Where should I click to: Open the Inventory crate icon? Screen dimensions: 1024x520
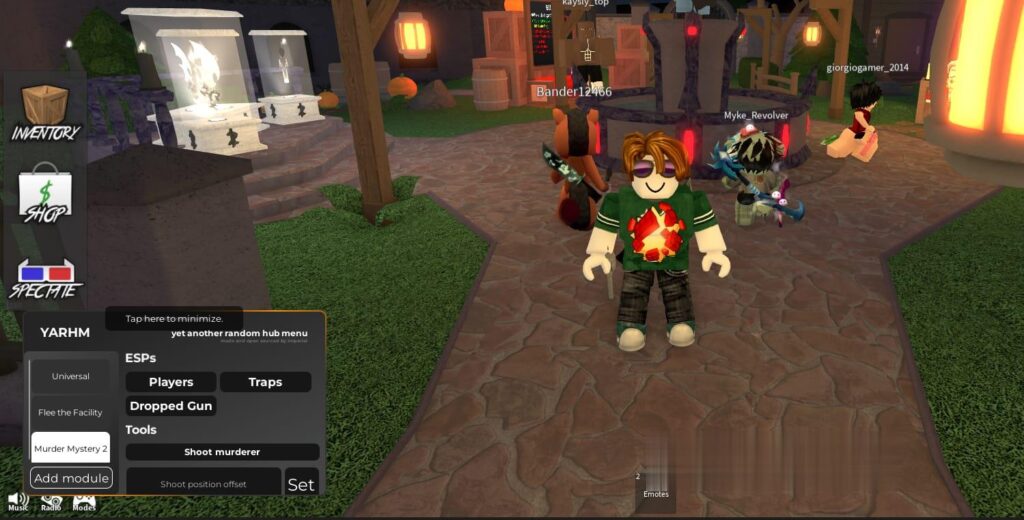pos(45,110)
